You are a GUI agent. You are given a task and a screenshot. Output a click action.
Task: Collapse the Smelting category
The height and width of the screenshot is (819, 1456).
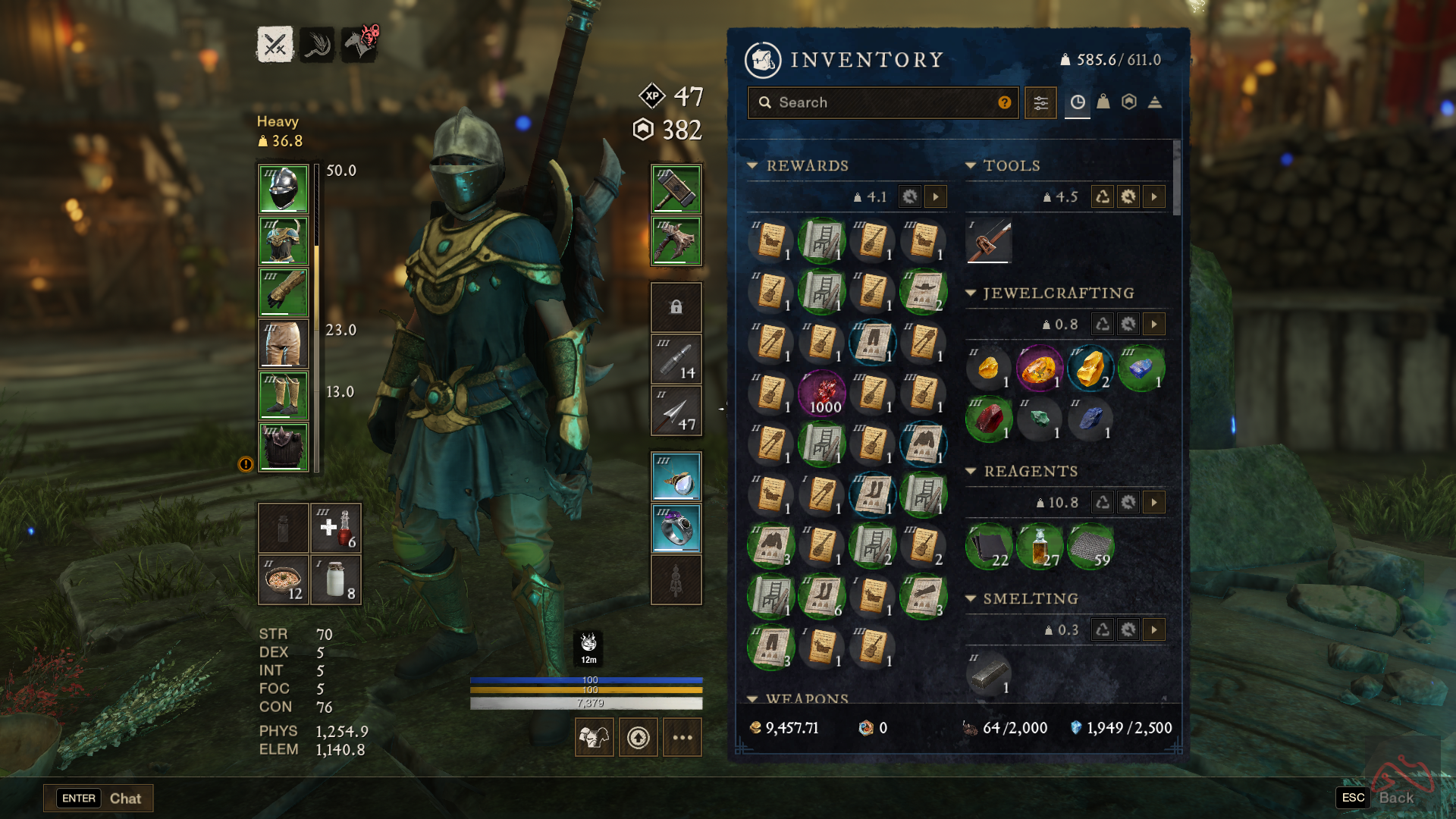tap(971, 598)
